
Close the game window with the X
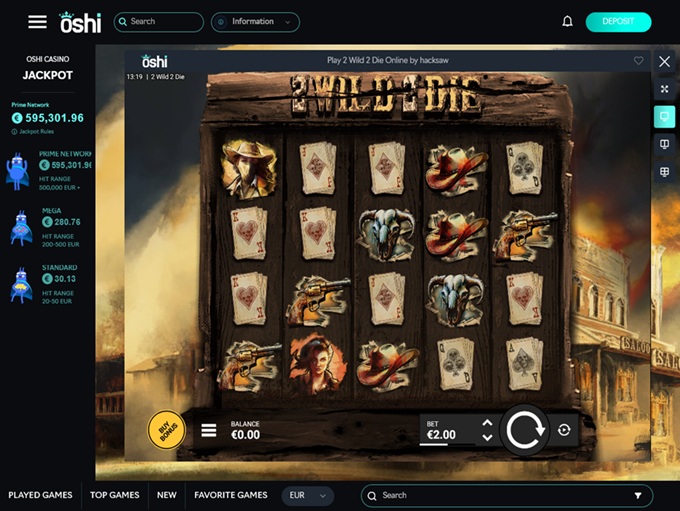coord(665,61)
